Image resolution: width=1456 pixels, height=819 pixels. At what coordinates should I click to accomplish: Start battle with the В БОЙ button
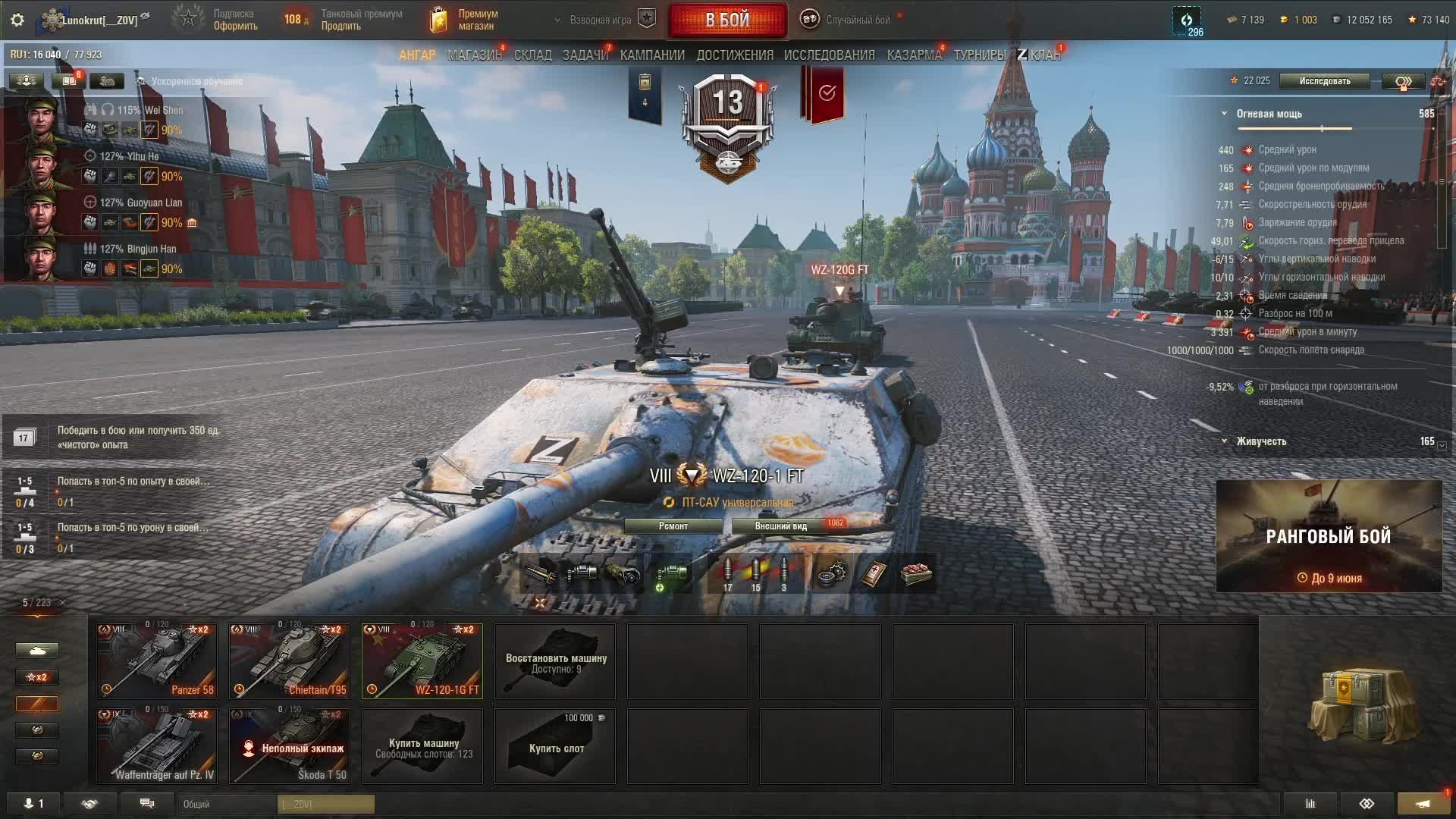(x=727, y=20)
